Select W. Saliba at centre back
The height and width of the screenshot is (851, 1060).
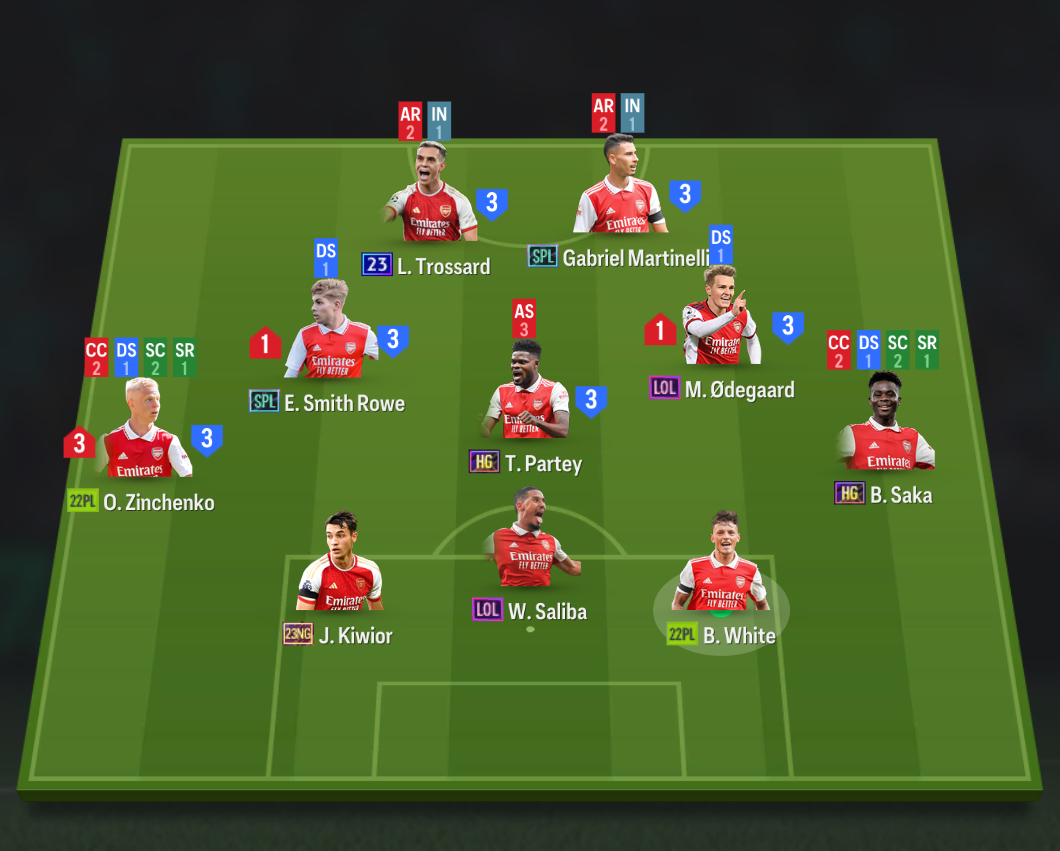[527, 548]
